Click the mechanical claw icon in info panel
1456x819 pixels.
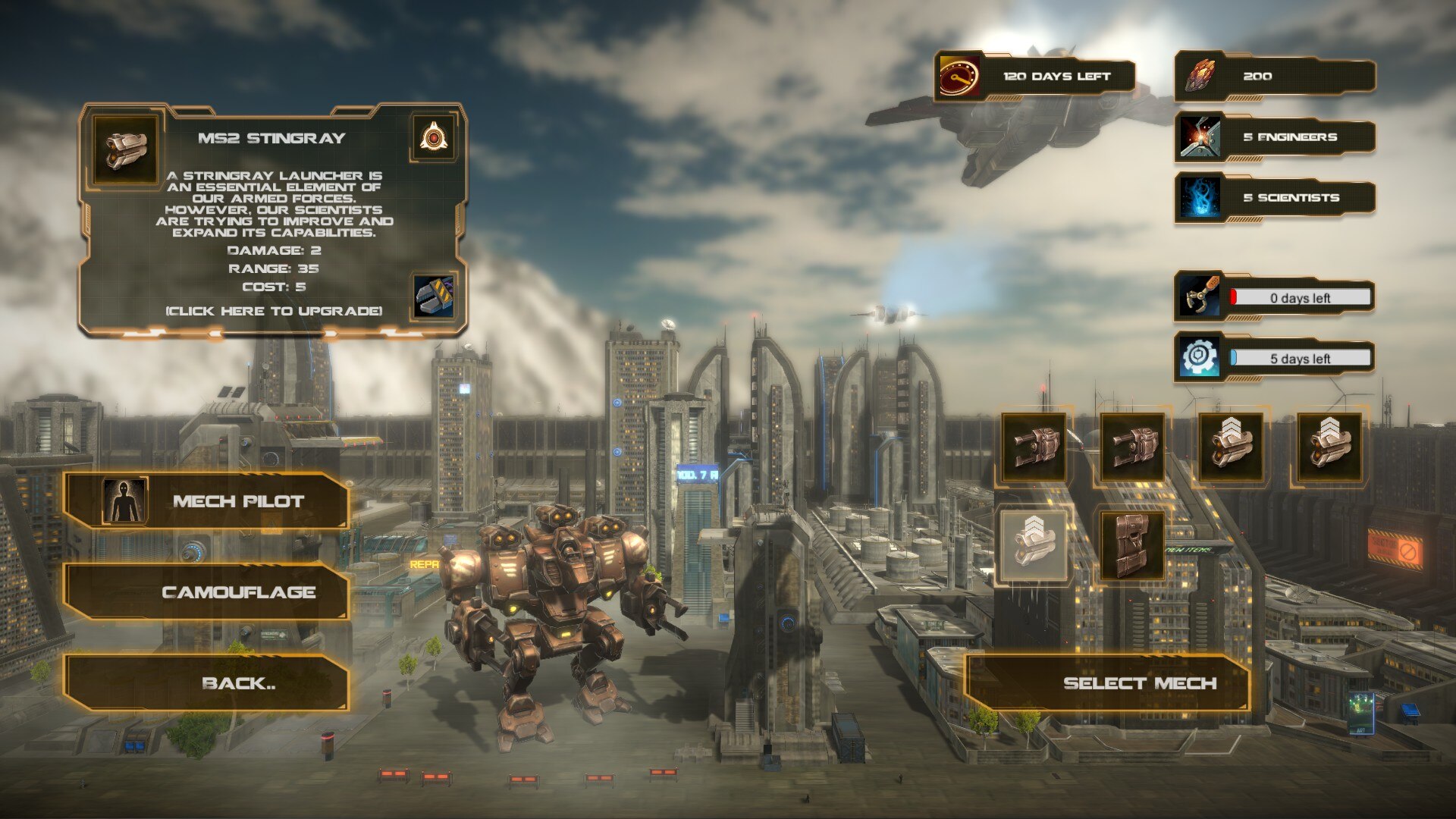[x=435, y=296]
